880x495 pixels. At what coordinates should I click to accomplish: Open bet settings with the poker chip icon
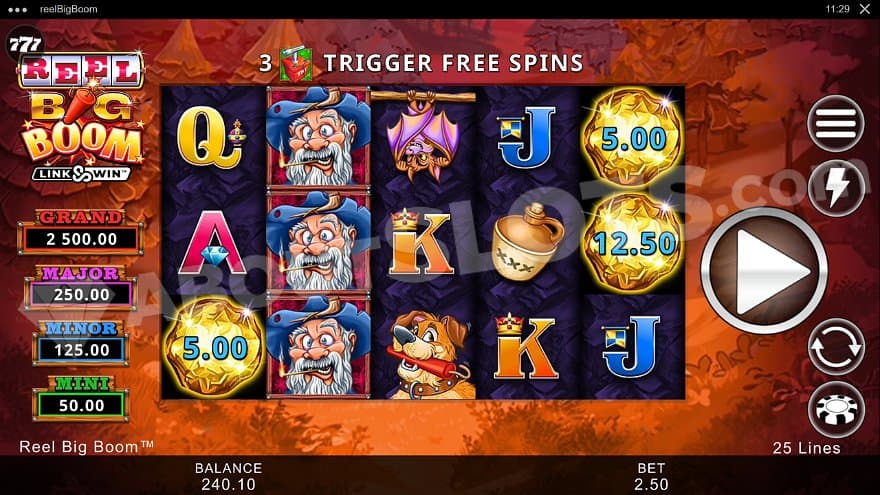click(x=836, y=409)
